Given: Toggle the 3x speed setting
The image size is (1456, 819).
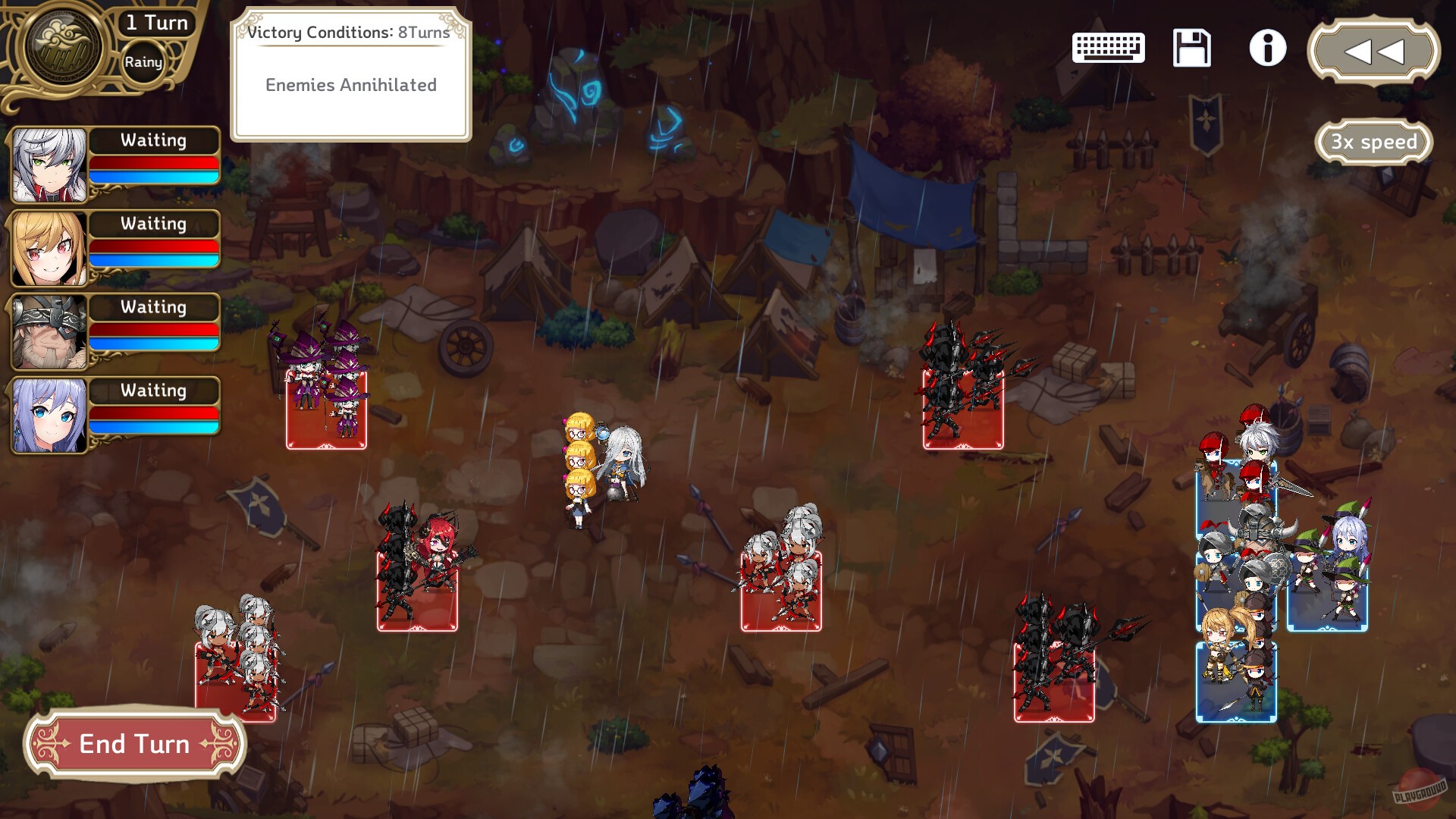Looking at the screenshot, I should point(1374,141).
